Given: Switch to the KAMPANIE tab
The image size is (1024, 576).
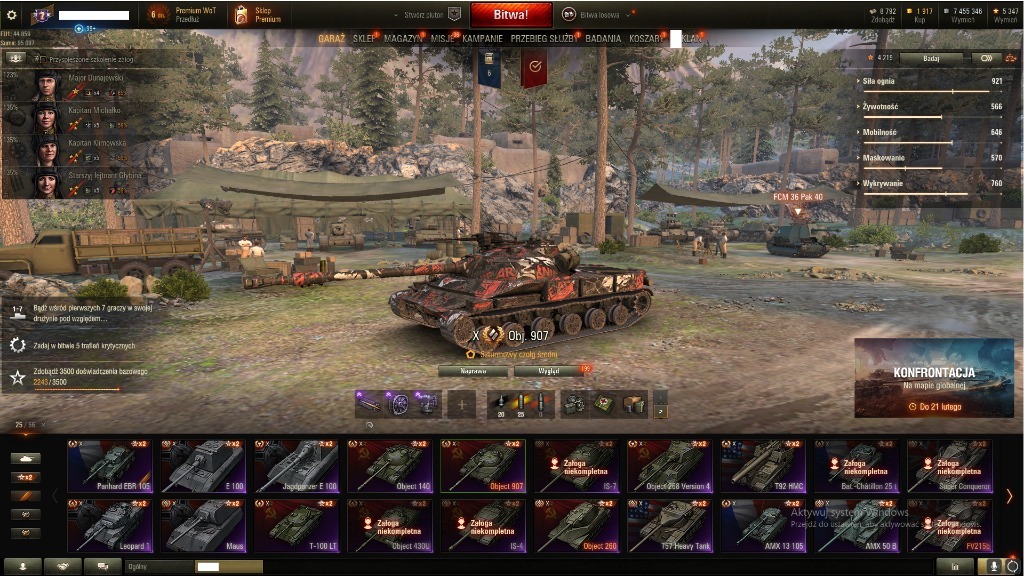Looking at the screenshot, I should 482,38.
